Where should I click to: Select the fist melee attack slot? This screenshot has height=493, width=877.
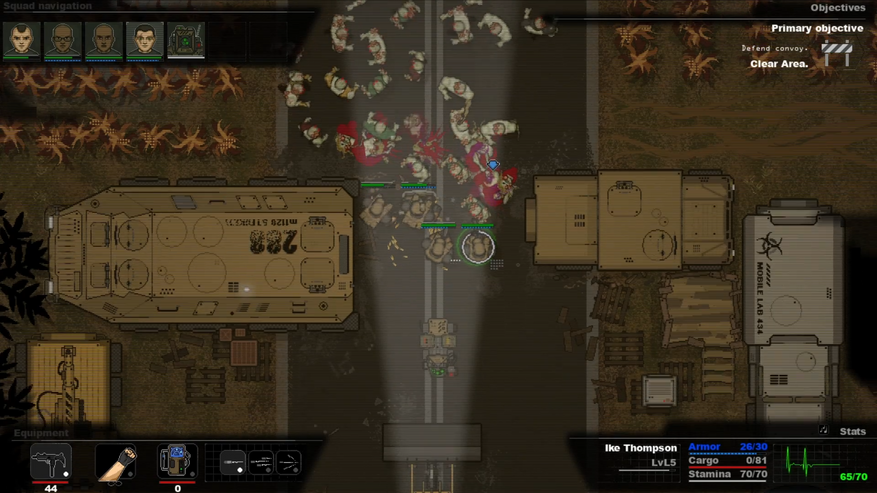(x=115, y=463)
